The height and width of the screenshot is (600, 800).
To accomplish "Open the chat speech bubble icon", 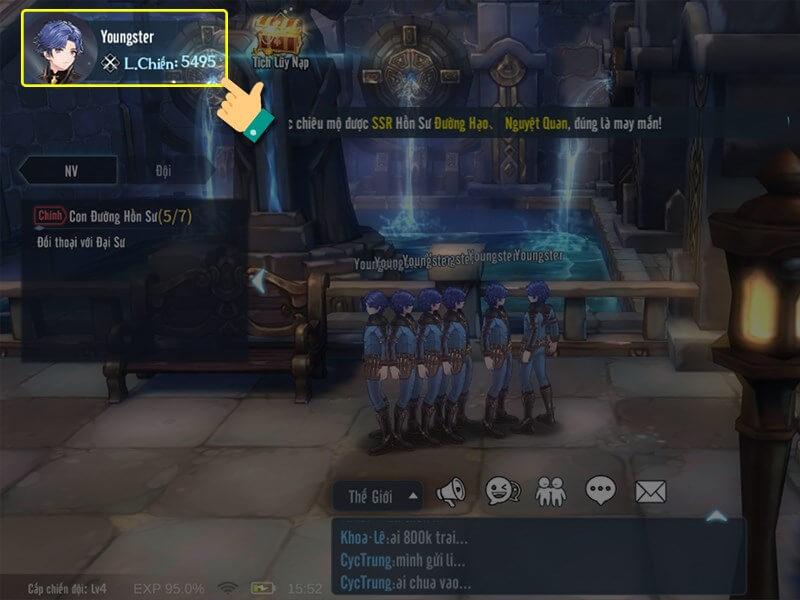I will coord(600,491).
